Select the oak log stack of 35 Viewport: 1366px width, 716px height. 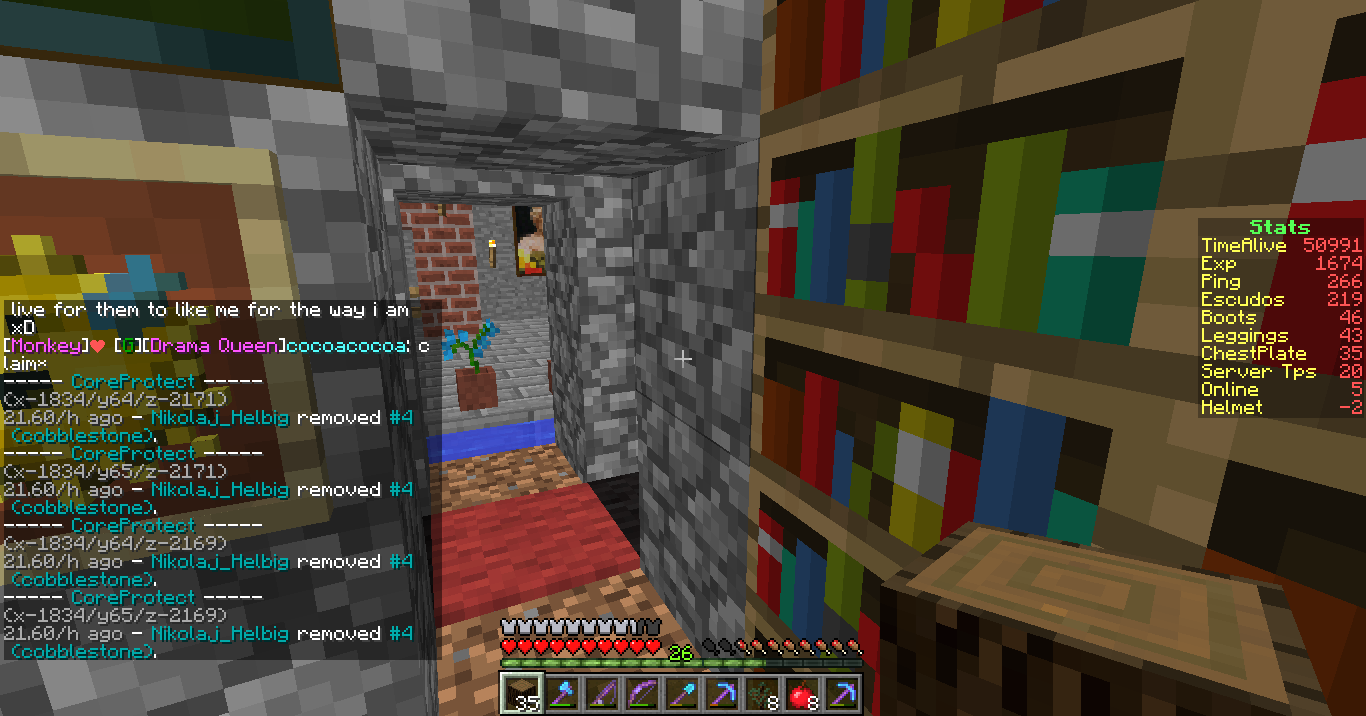[x=519, y=692]
